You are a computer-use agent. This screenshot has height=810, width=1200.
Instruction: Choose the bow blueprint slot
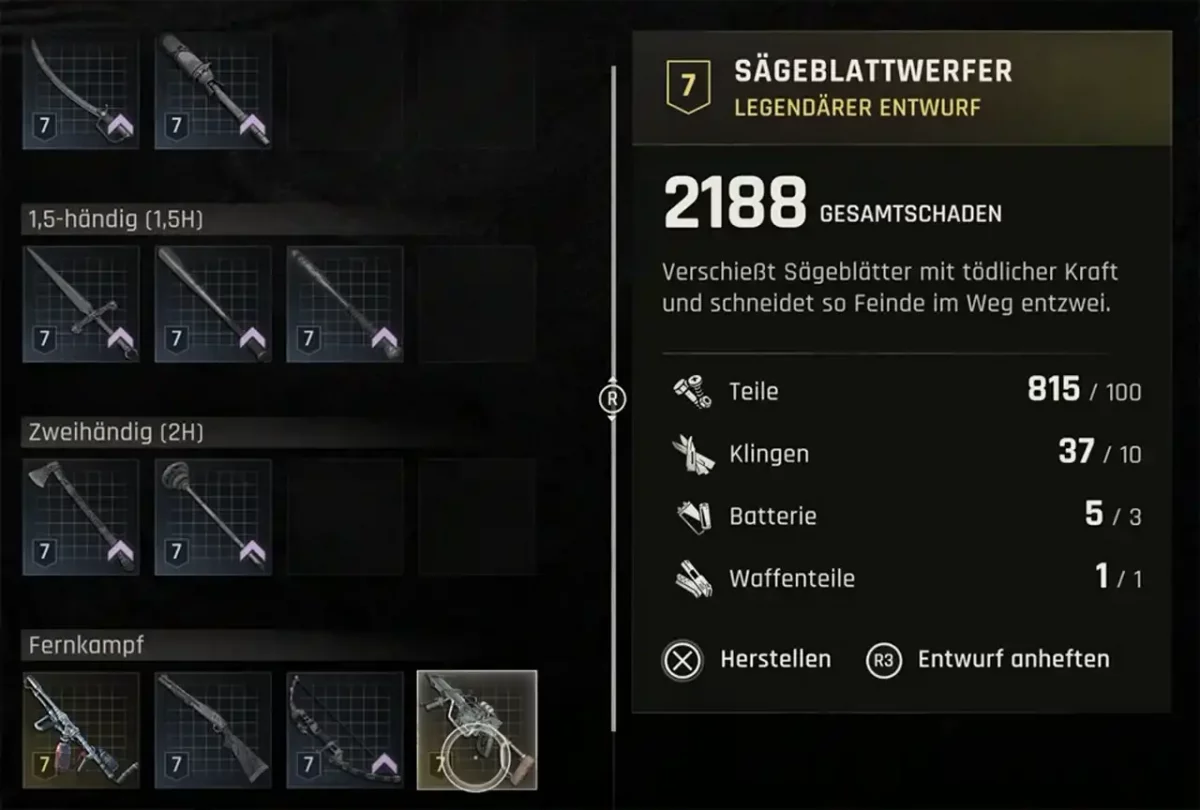click(x=345, y=728)
